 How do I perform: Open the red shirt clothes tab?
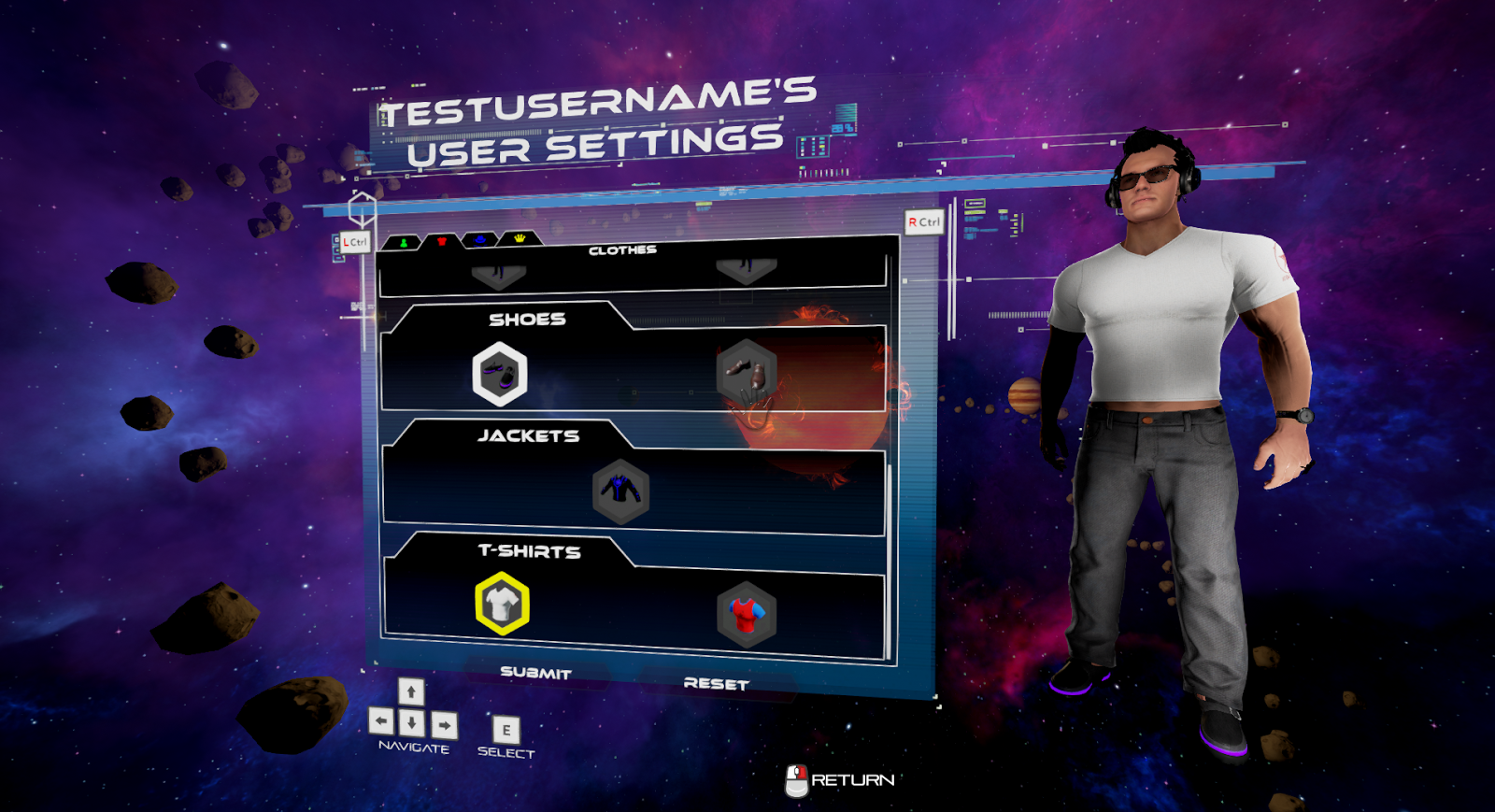pyautogui.click(x=442, y=242)
